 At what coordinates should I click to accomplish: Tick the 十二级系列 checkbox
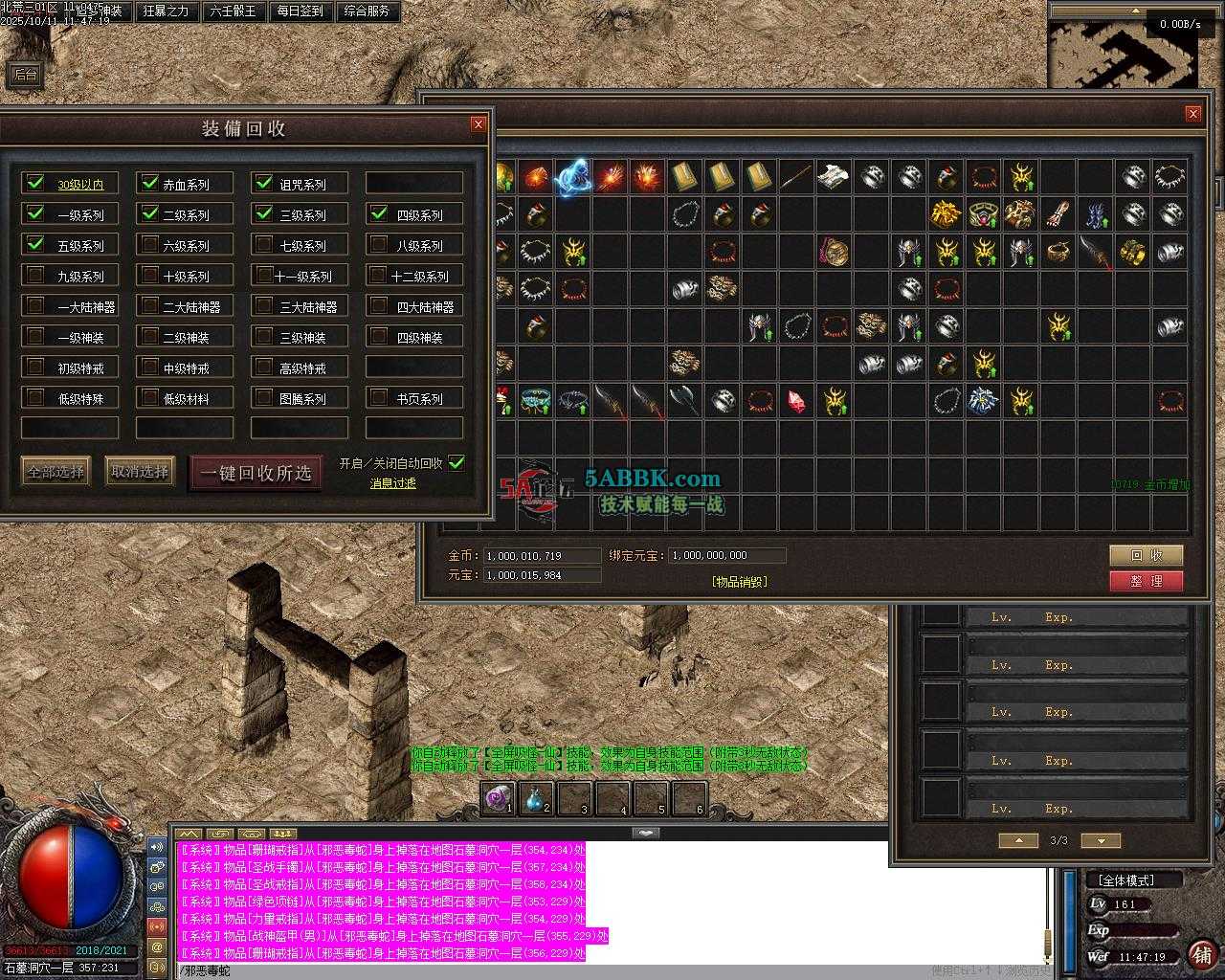point(380,276)
